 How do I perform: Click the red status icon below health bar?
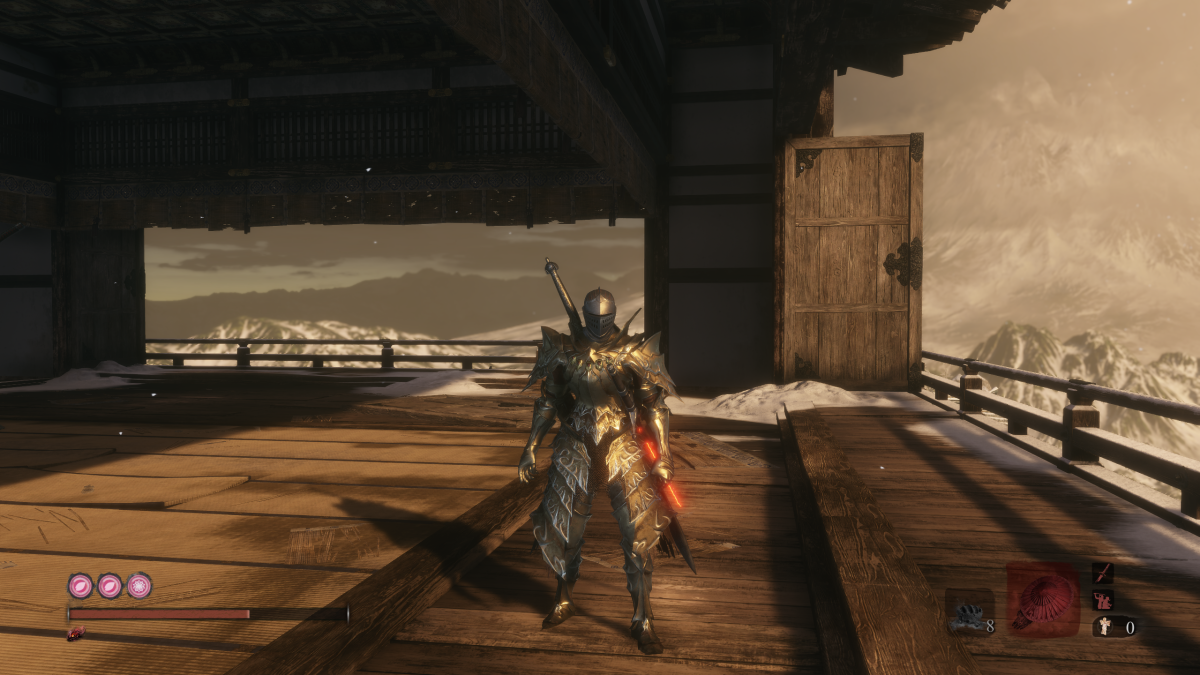(74, 634)
